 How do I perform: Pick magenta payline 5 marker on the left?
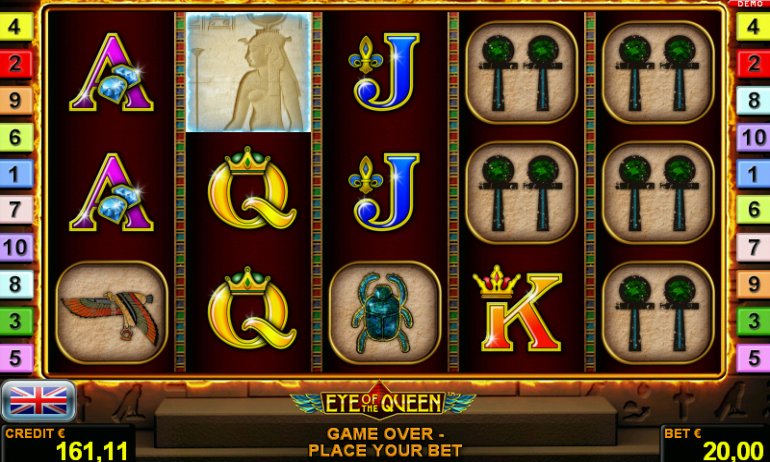(16, 357)
